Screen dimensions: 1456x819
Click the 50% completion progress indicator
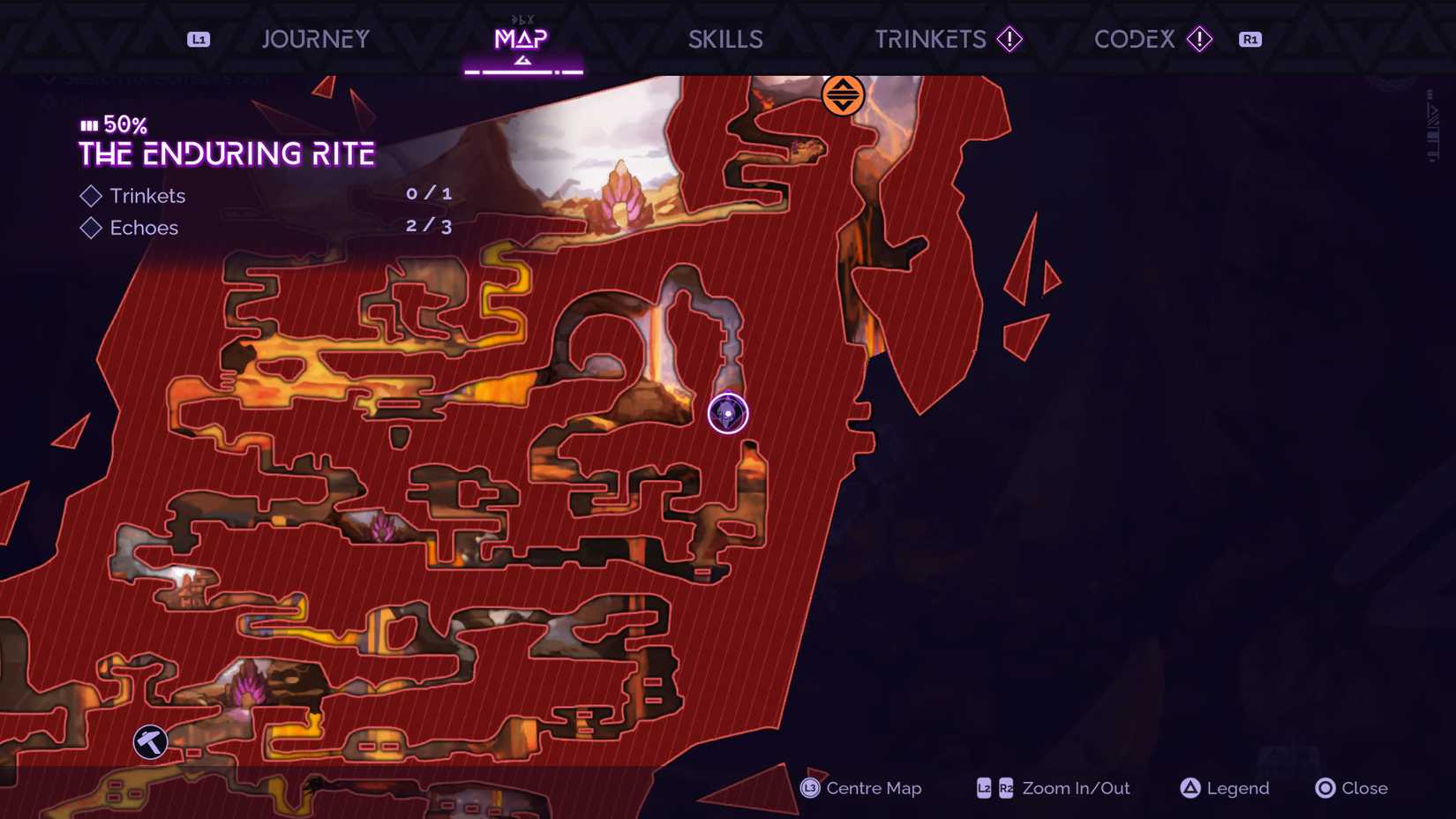click(111, 124)
